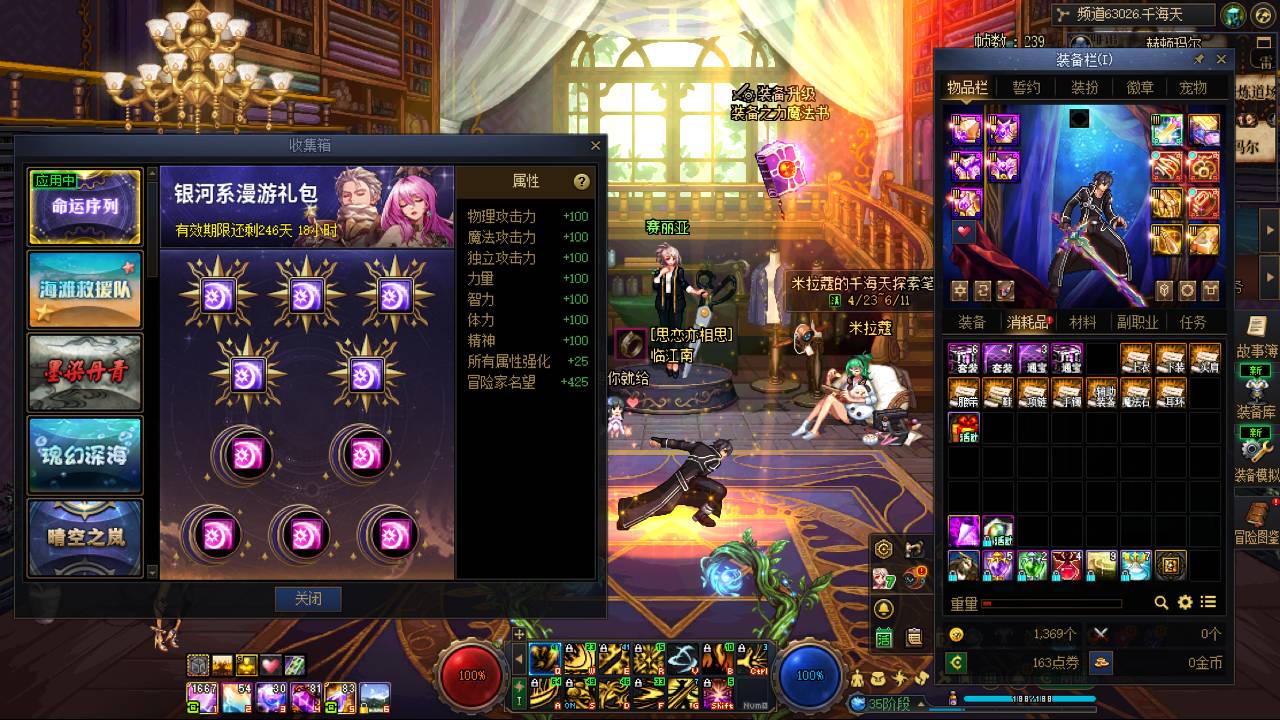1280x720 pixels.
Task: Open the 墨染丹青 collection set
Action: pyautogui.click(x=85, y=373)
